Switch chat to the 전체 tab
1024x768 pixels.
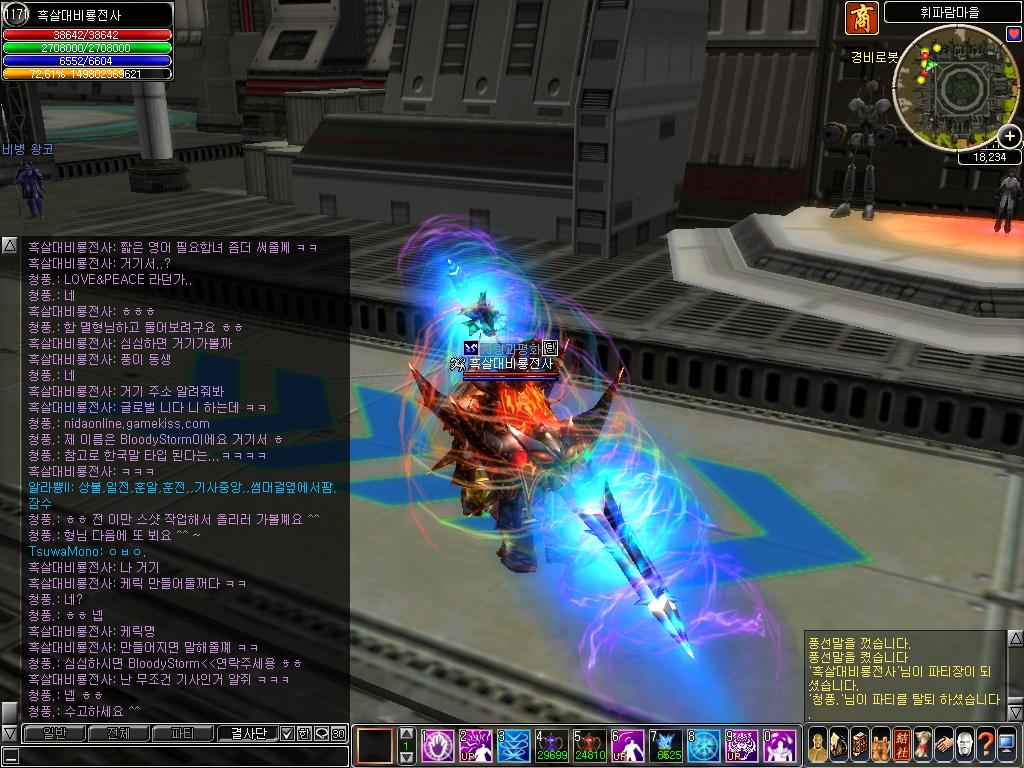117,734
